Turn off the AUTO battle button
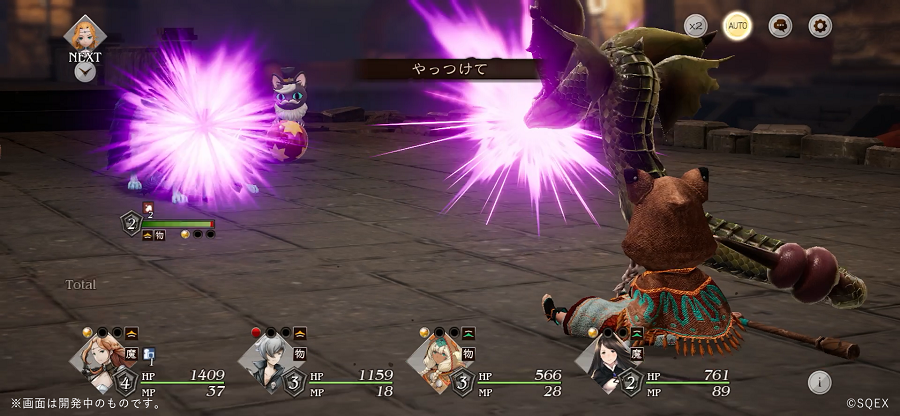900x416 pixels. pyautogui.click(x=738, y=26)
